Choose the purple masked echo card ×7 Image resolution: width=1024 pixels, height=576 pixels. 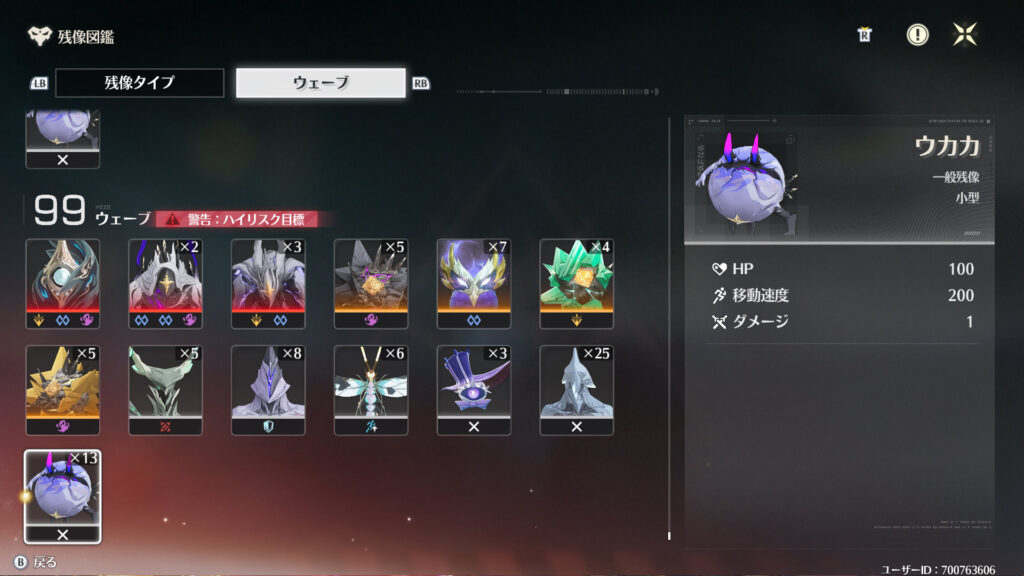click(x=474, y=283)
